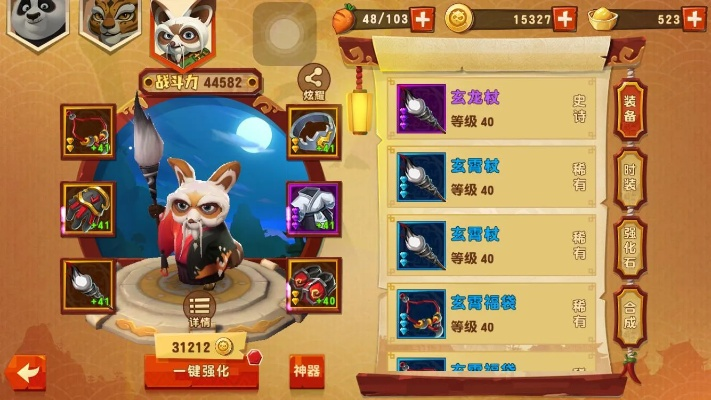Select the equipped white armor slot
This screenshot has width=711, height=400.
pyautogui.click(x=314, y=207)
